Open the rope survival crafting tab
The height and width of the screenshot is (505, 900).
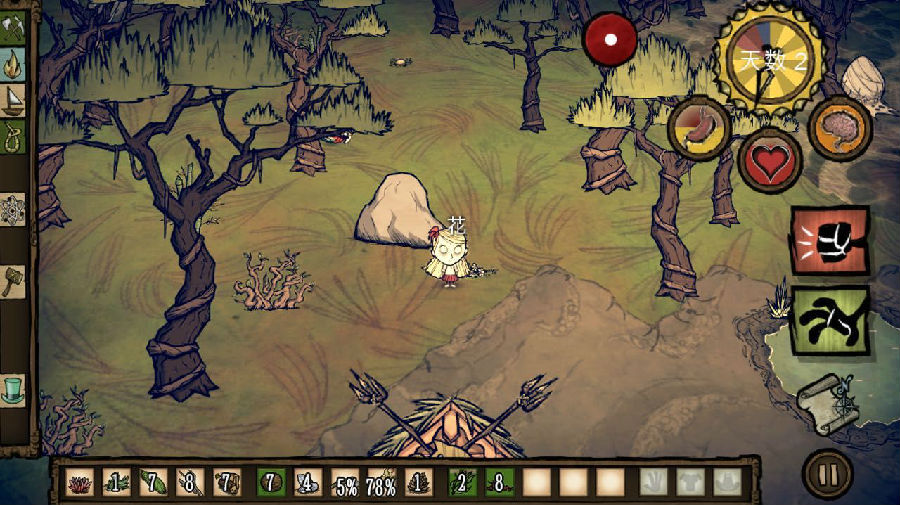(x=14, y=135)
